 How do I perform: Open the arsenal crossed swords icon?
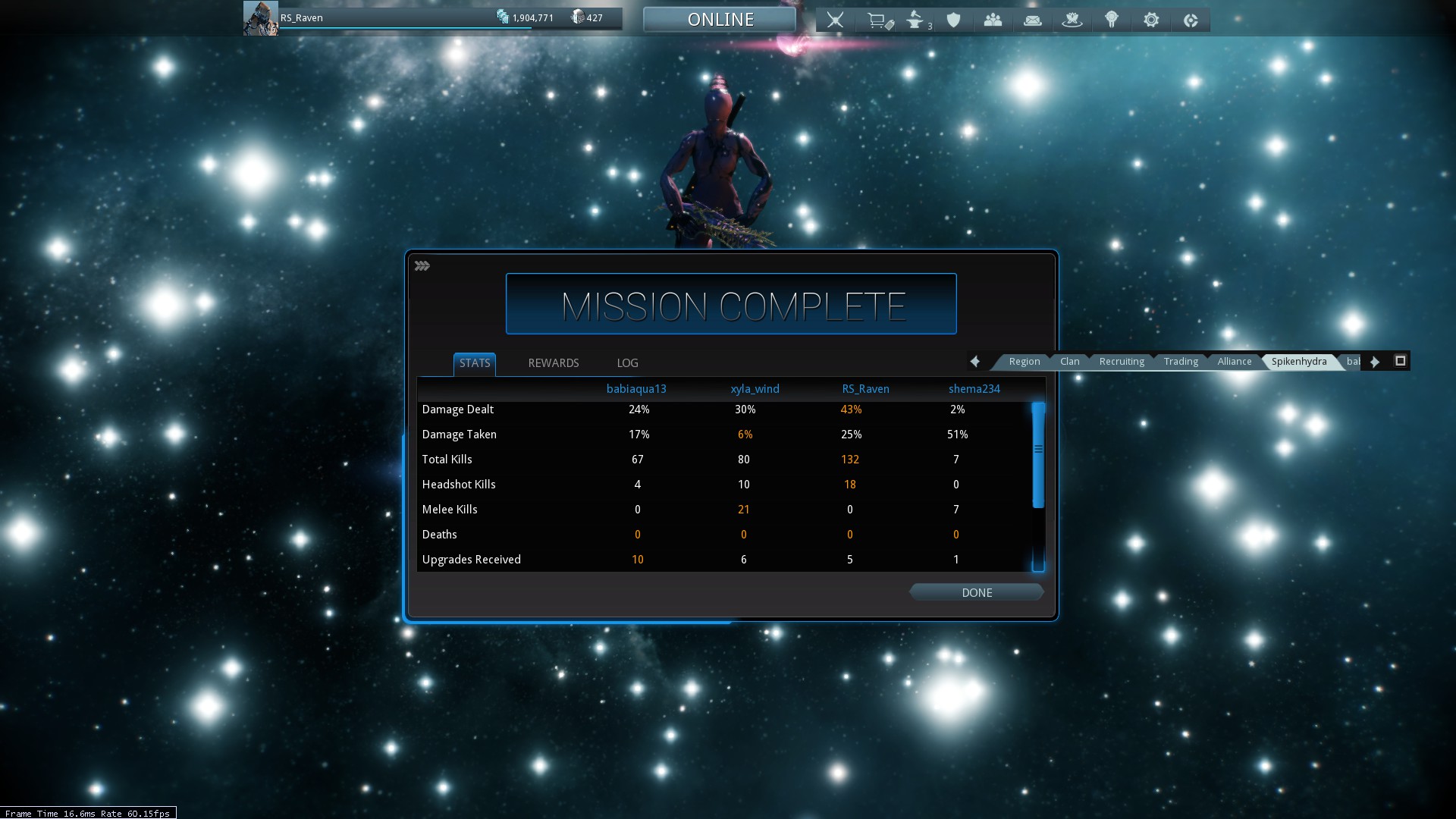(835, 20)
